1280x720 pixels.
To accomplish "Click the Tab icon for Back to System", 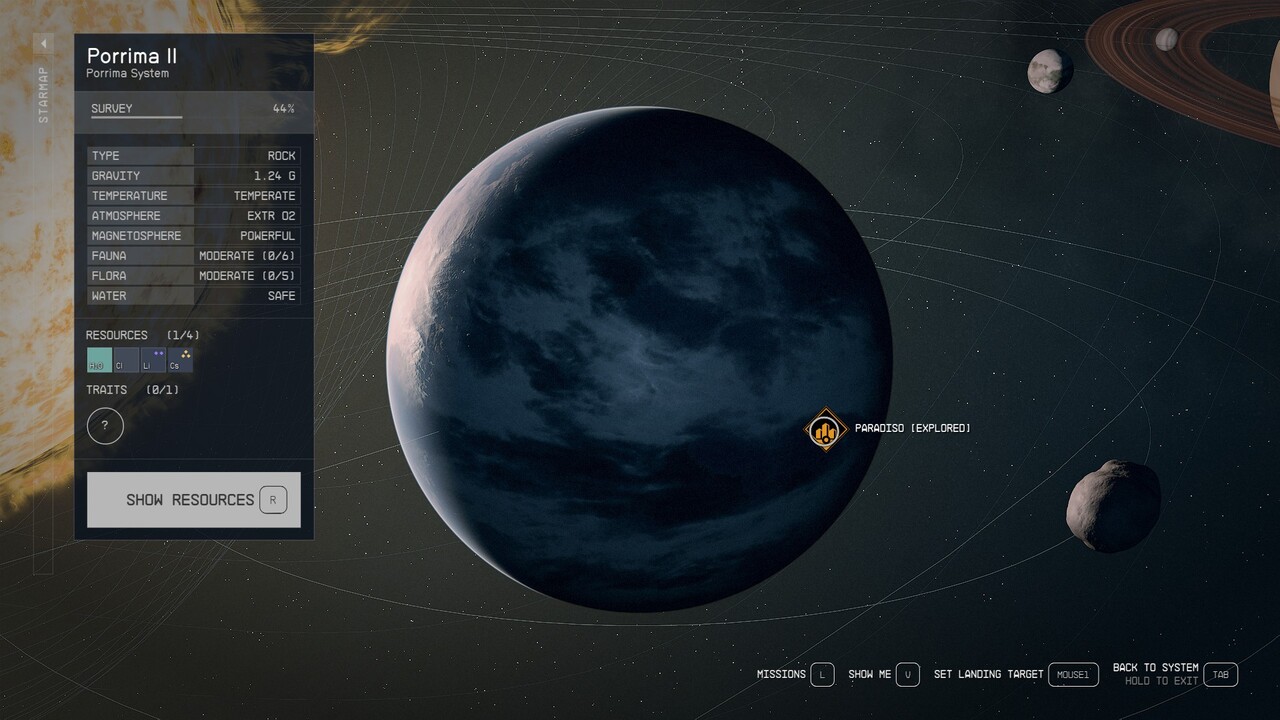I will pyautogui.click(x=1219, y=674).
